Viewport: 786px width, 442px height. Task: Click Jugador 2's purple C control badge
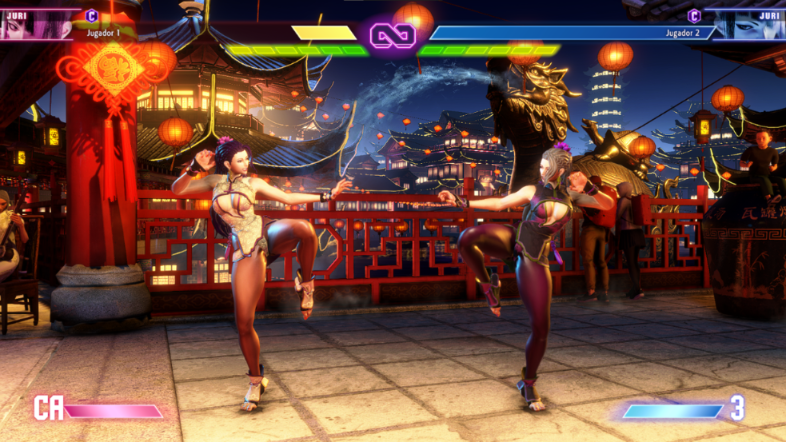694,15
